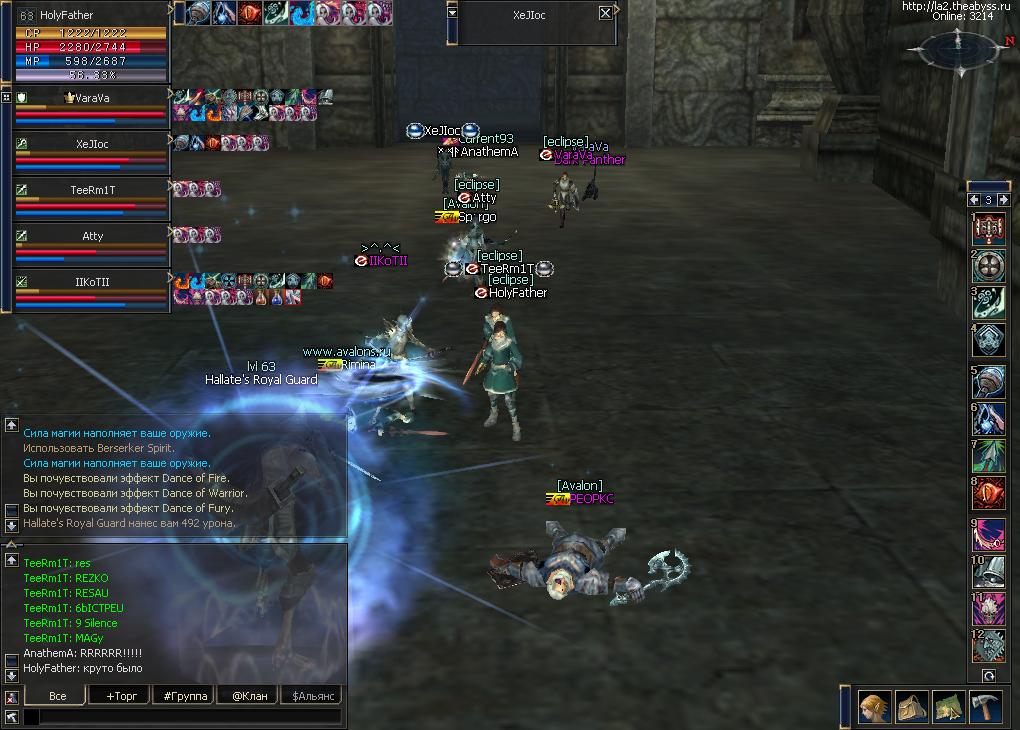This screenshot has height=730, width=1020.
Task: Choose Atty in the party list
Action: [x=91, y=236]
